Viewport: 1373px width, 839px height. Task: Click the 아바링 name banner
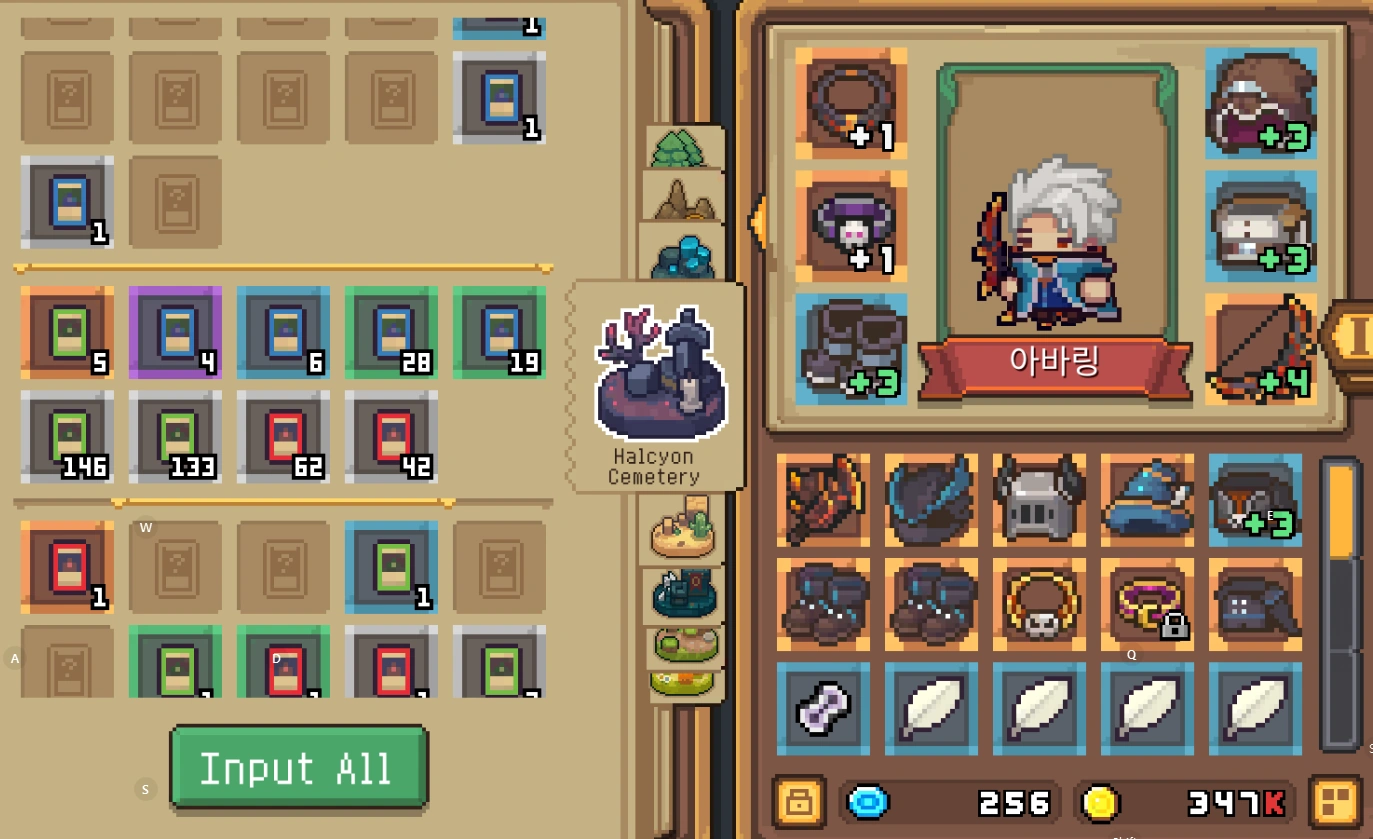[1053, 363]
